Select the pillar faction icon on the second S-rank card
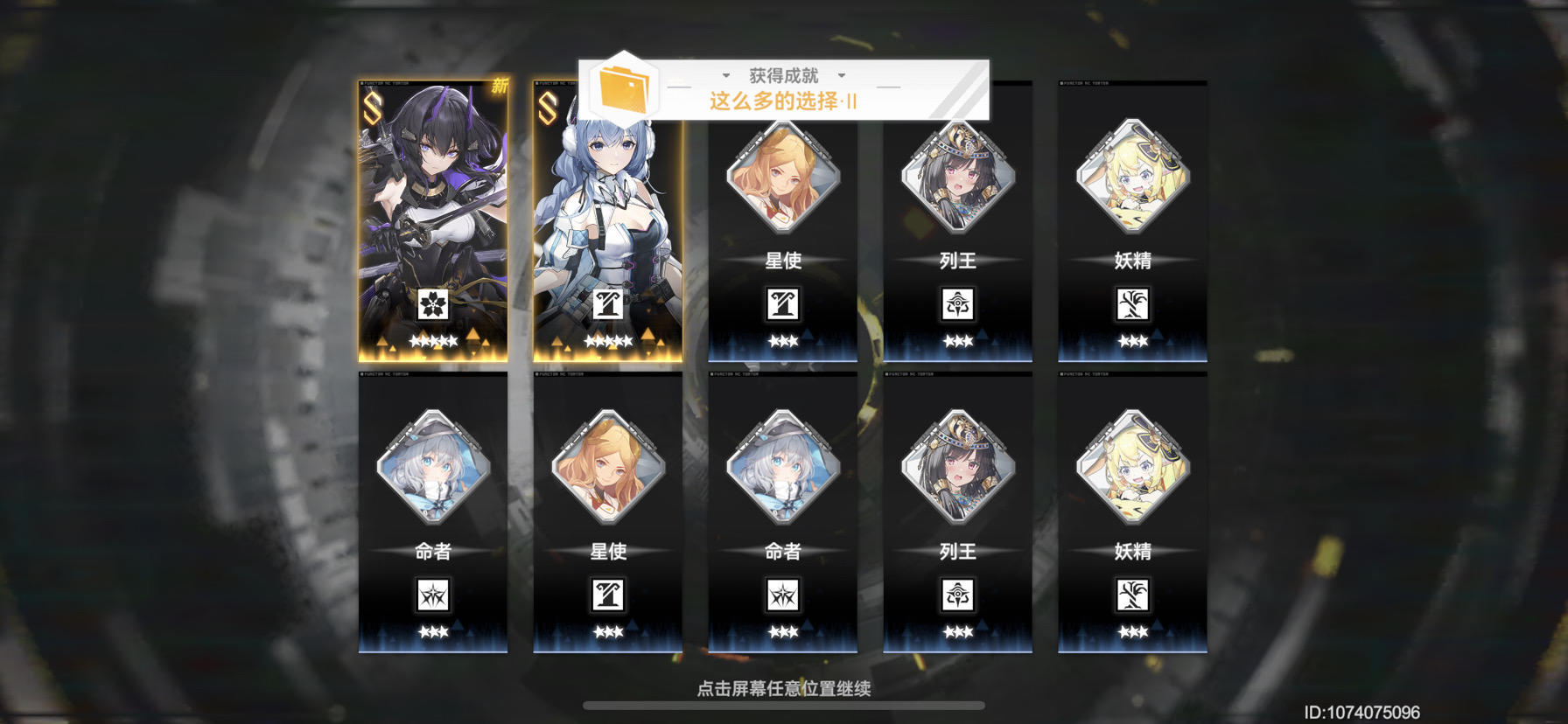 coord(609,304)
